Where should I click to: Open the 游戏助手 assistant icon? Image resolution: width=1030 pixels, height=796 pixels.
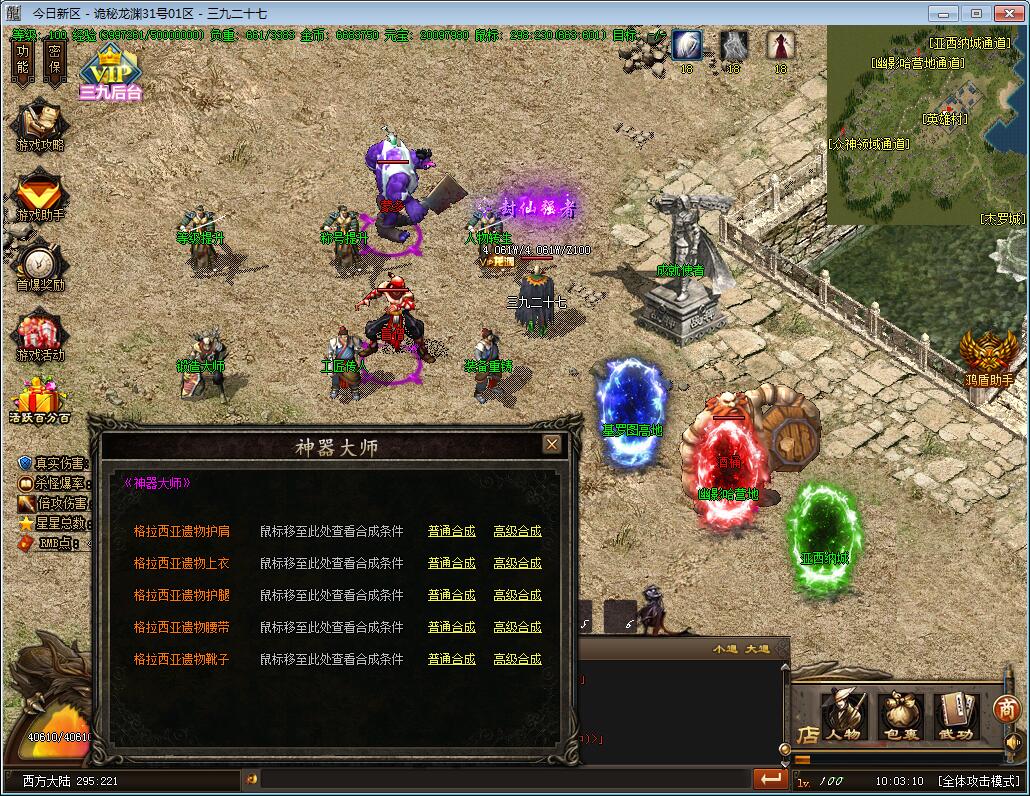pos(39,195)
